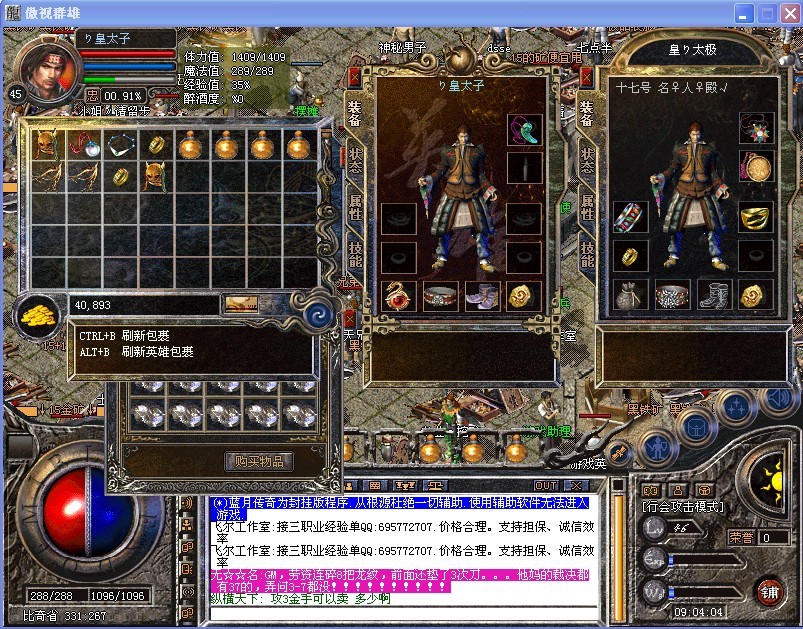The height and width of the screenshot is (629, 803).
Task: Show 技能 tab in left character panel
Action: tap(355, 254)
